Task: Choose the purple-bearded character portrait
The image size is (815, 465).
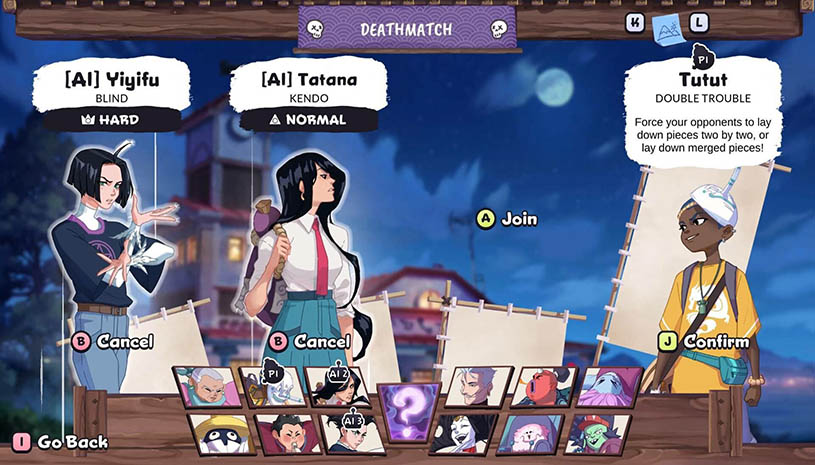Action: (607, 387)
